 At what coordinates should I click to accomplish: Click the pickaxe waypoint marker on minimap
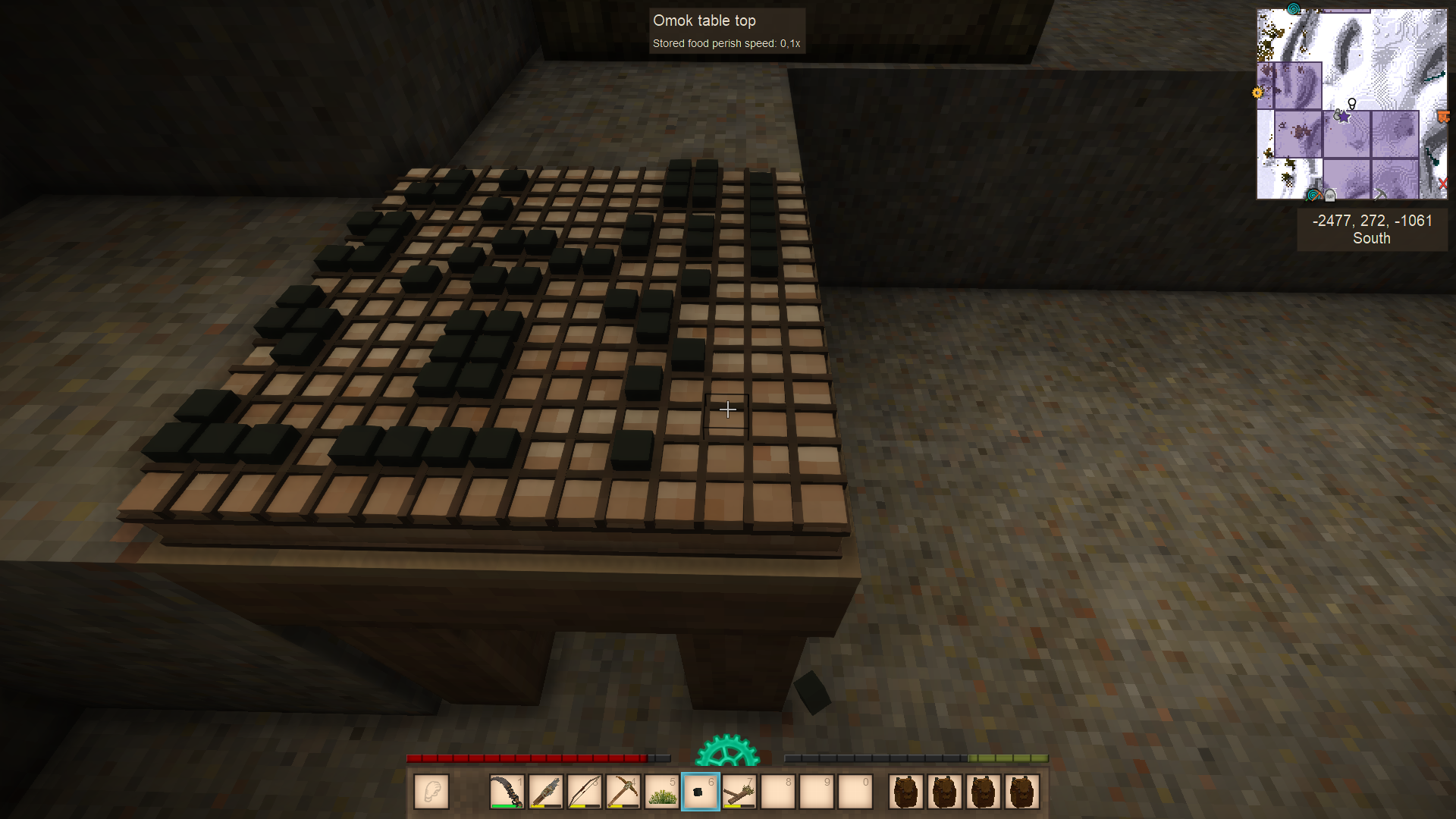click(1380, 195)
